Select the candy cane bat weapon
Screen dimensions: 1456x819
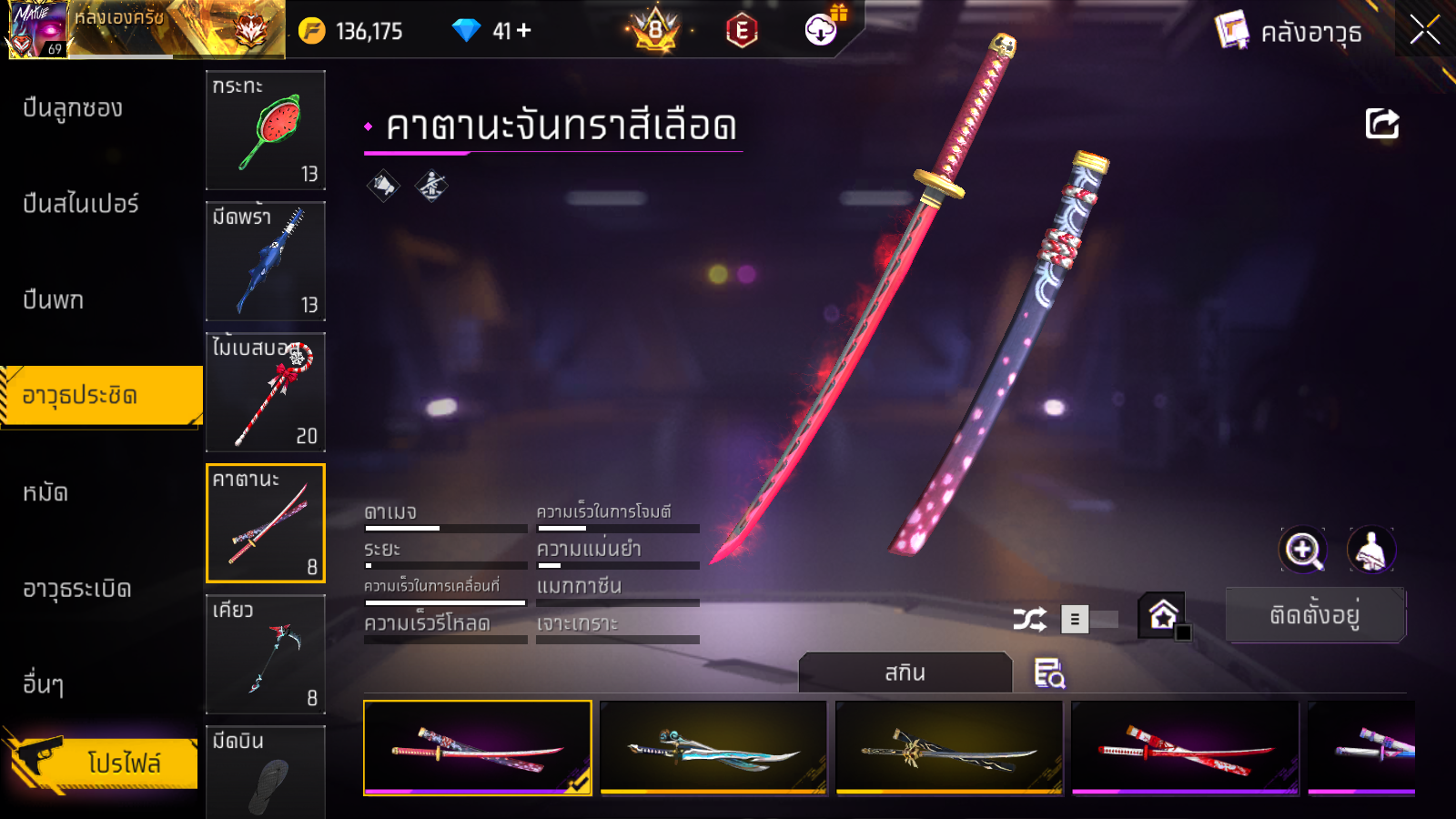coord(266,392)
